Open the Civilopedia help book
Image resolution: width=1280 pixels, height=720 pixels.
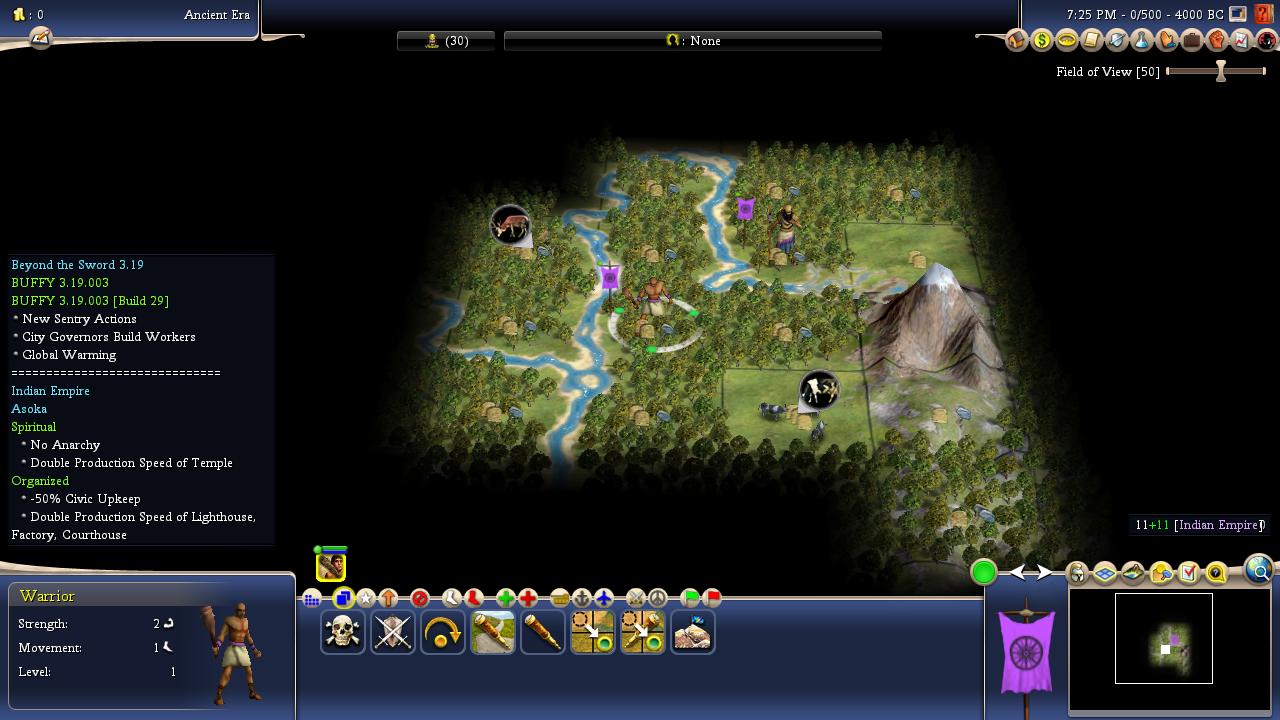pyautogui.click(x=1264, y=15)
